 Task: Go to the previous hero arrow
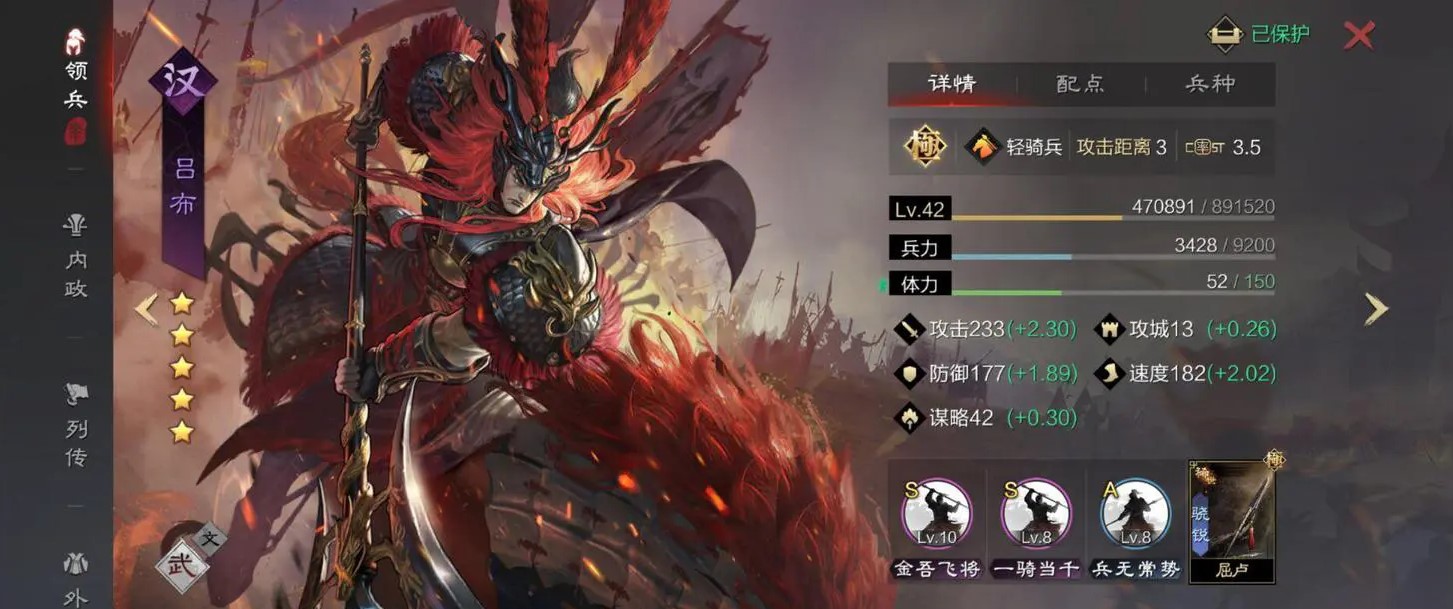coord(146,309)
